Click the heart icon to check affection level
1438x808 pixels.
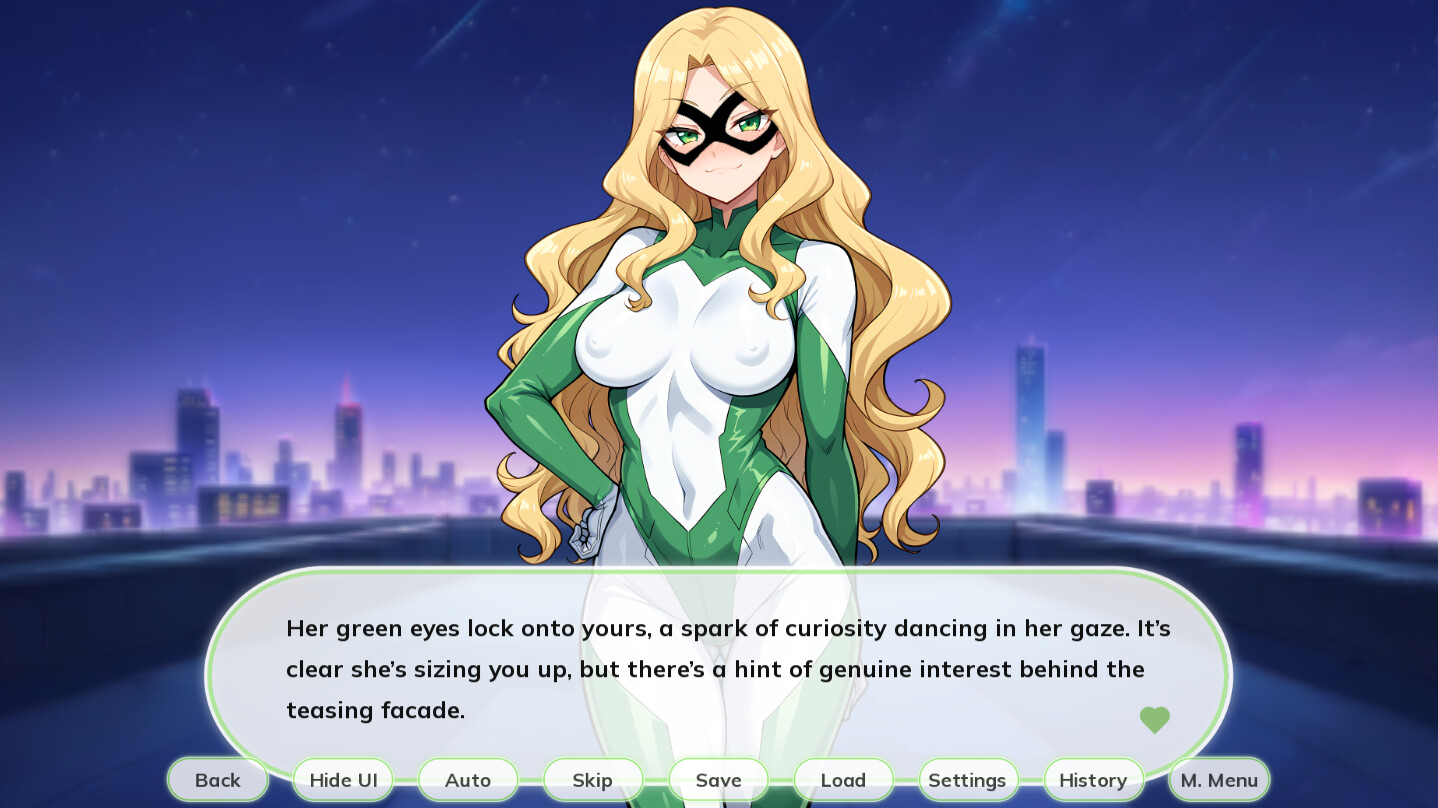[x=1155, y=719]
